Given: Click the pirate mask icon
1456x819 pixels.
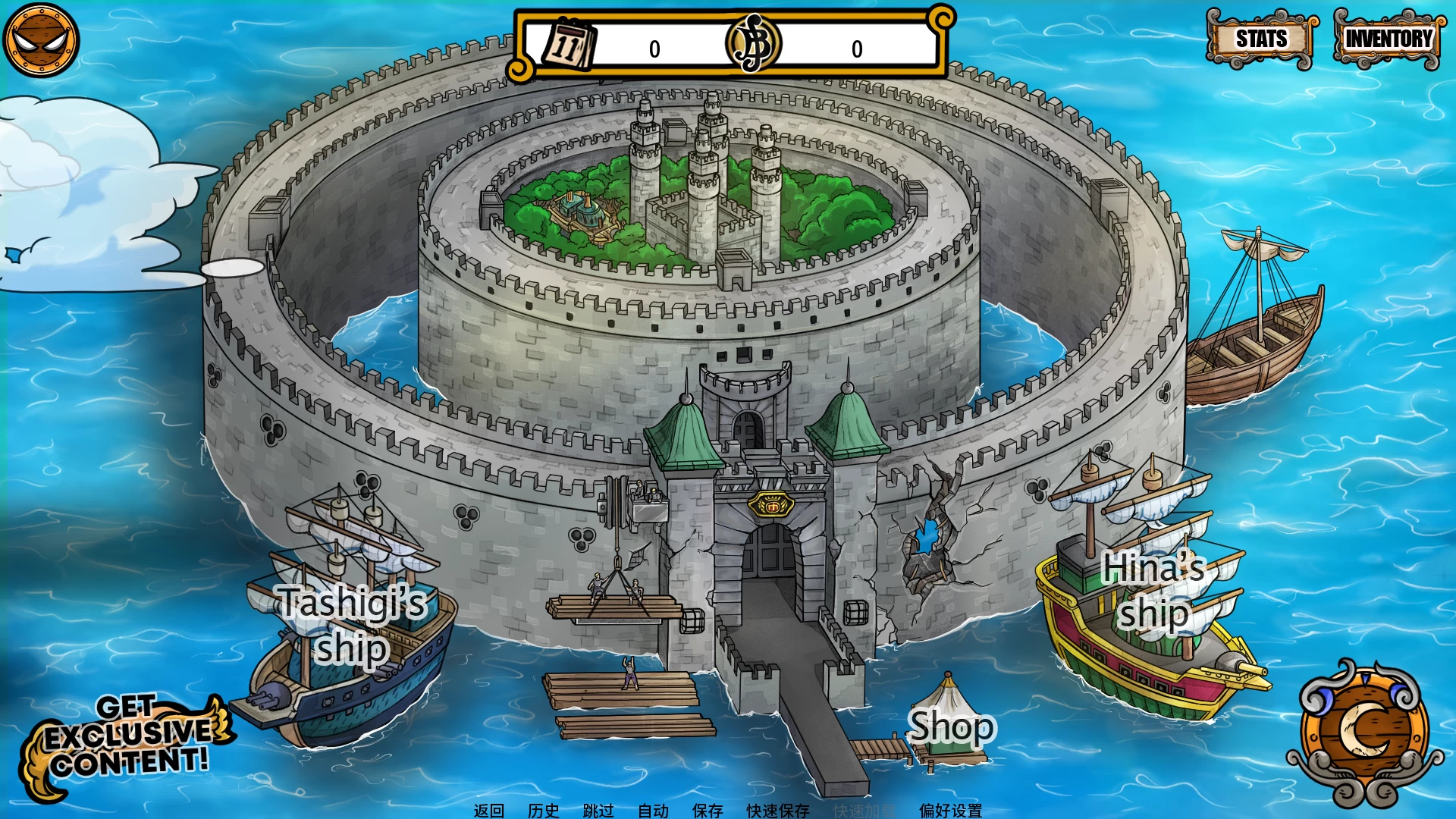Looking at the screenshot, I should (41, 40).
